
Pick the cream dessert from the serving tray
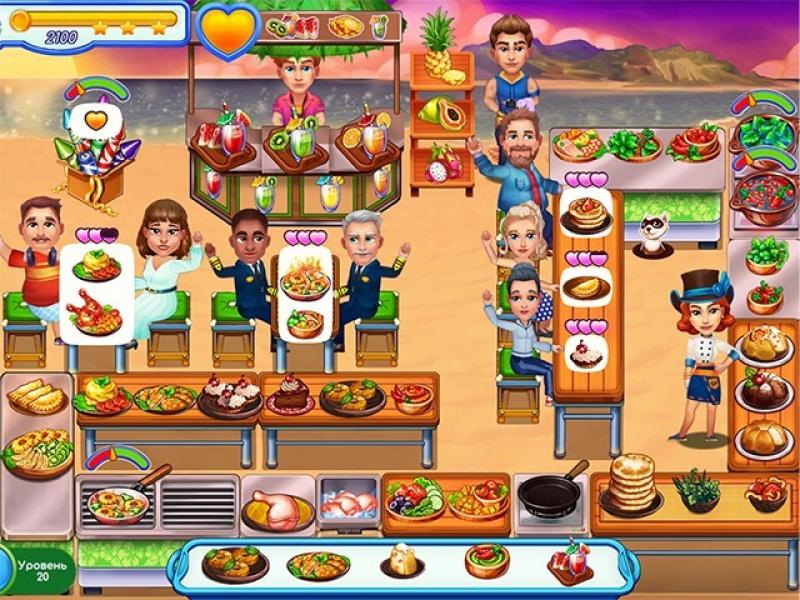403,562
